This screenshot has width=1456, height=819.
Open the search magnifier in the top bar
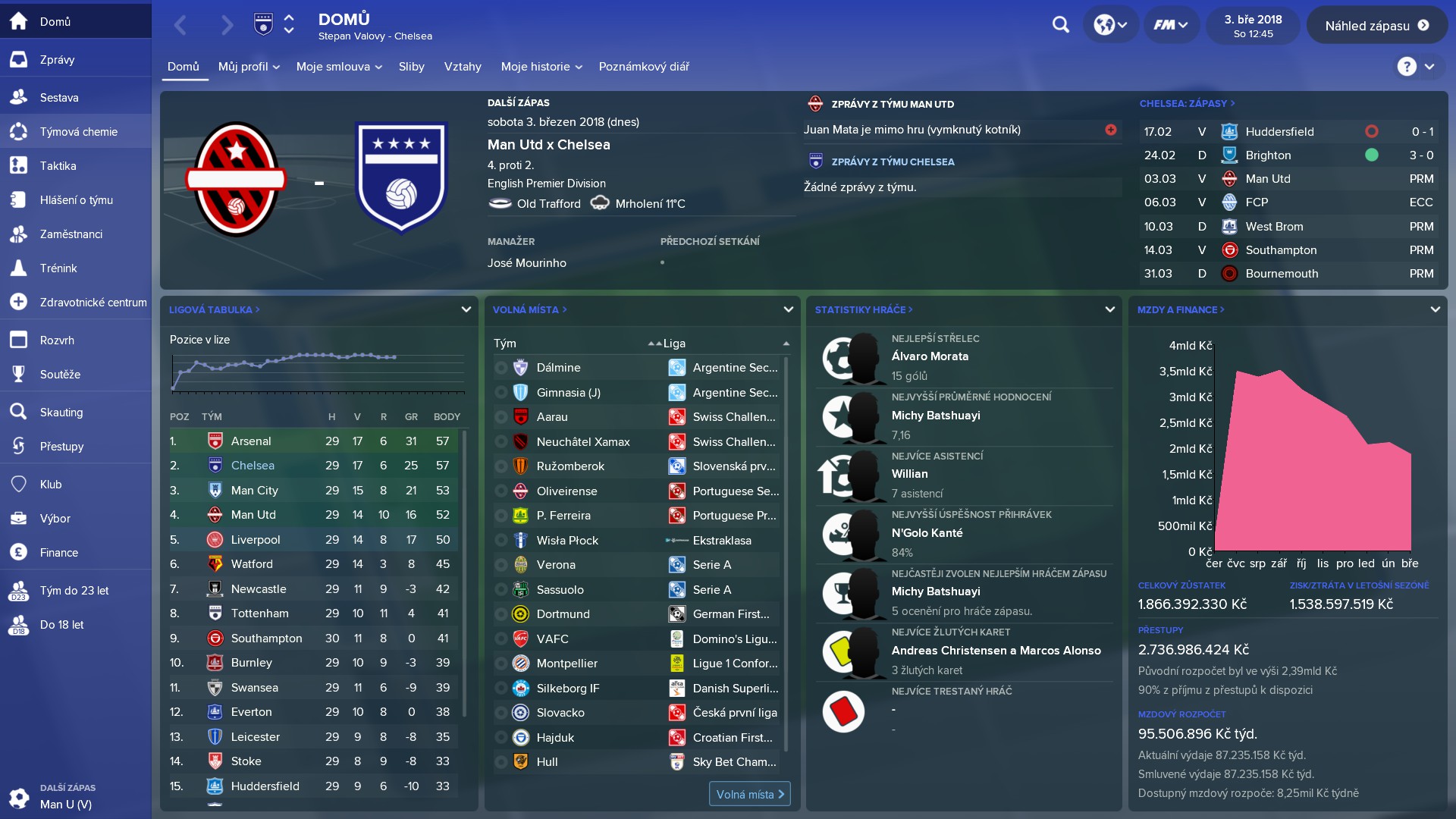pyautogui.click(x=1060, y=24)
